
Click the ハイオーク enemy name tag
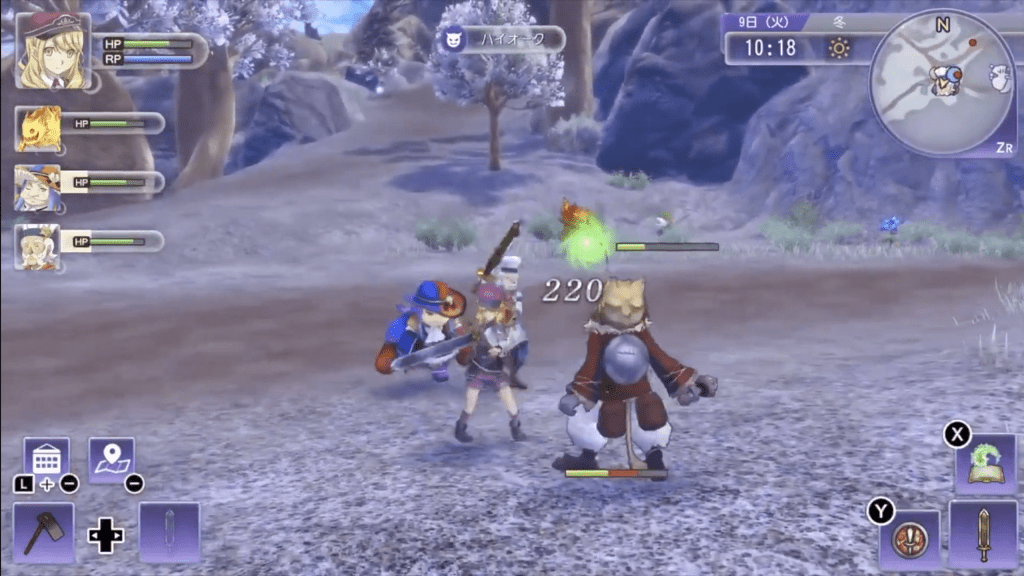pyautogui.click(x=500, y=39)
